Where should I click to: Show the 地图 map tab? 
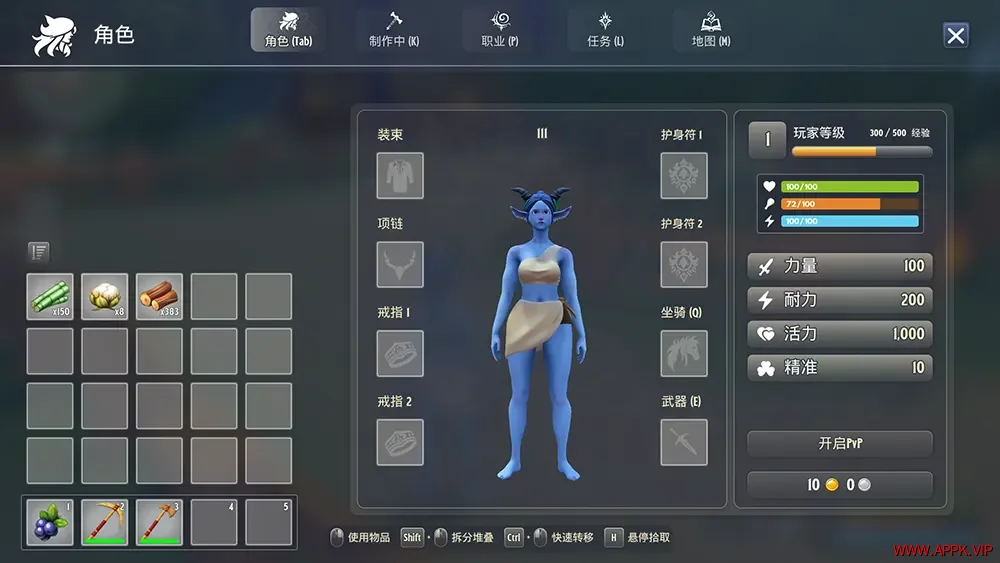click(711, 30)
